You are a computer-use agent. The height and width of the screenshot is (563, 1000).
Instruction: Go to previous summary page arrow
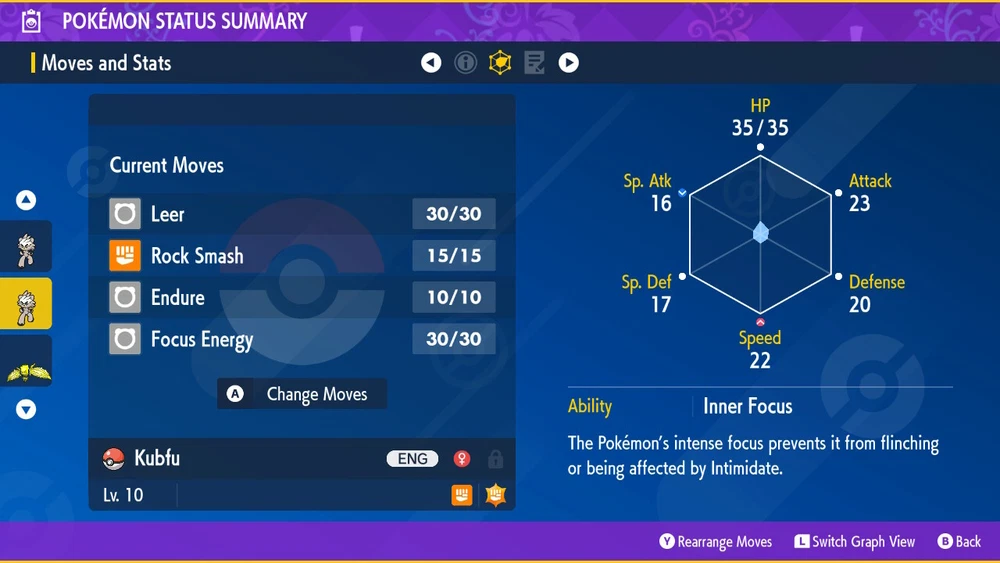pyautogui.click(x=431, y=63)
